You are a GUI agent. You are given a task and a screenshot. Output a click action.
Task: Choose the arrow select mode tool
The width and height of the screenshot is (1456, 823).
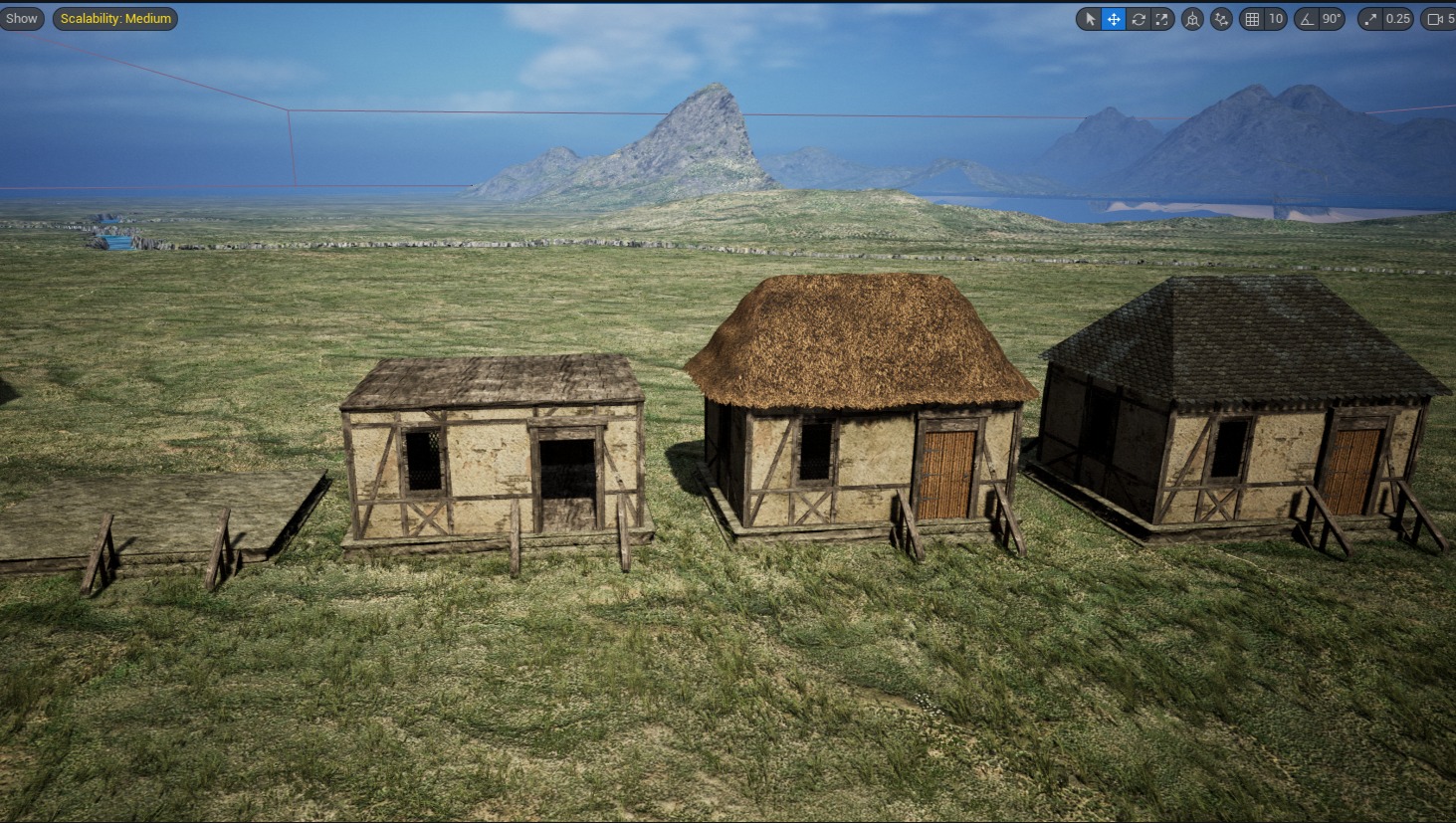coord(1090,19)
